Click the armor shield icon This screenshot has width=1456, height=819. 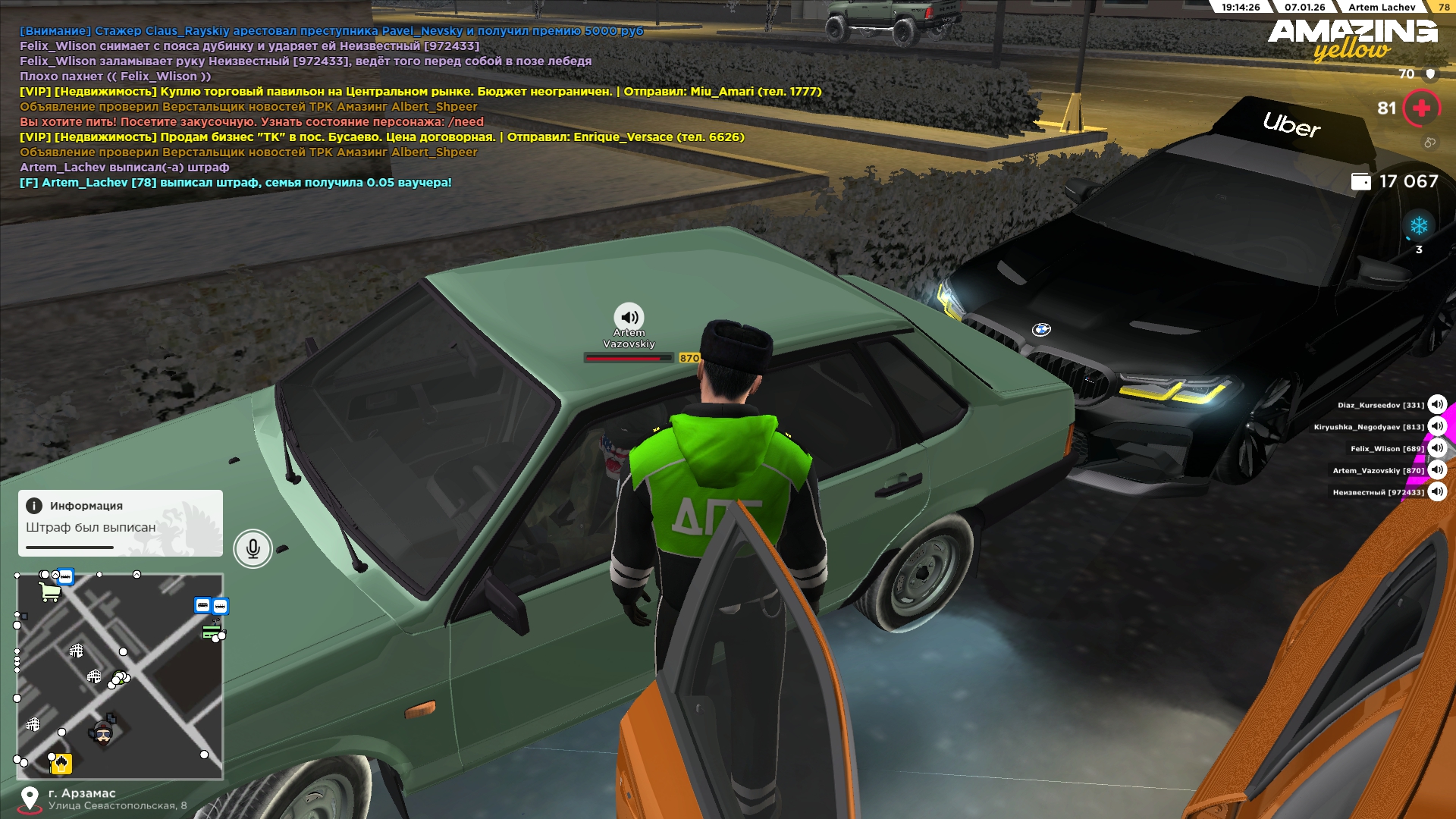coord(1430,74)
